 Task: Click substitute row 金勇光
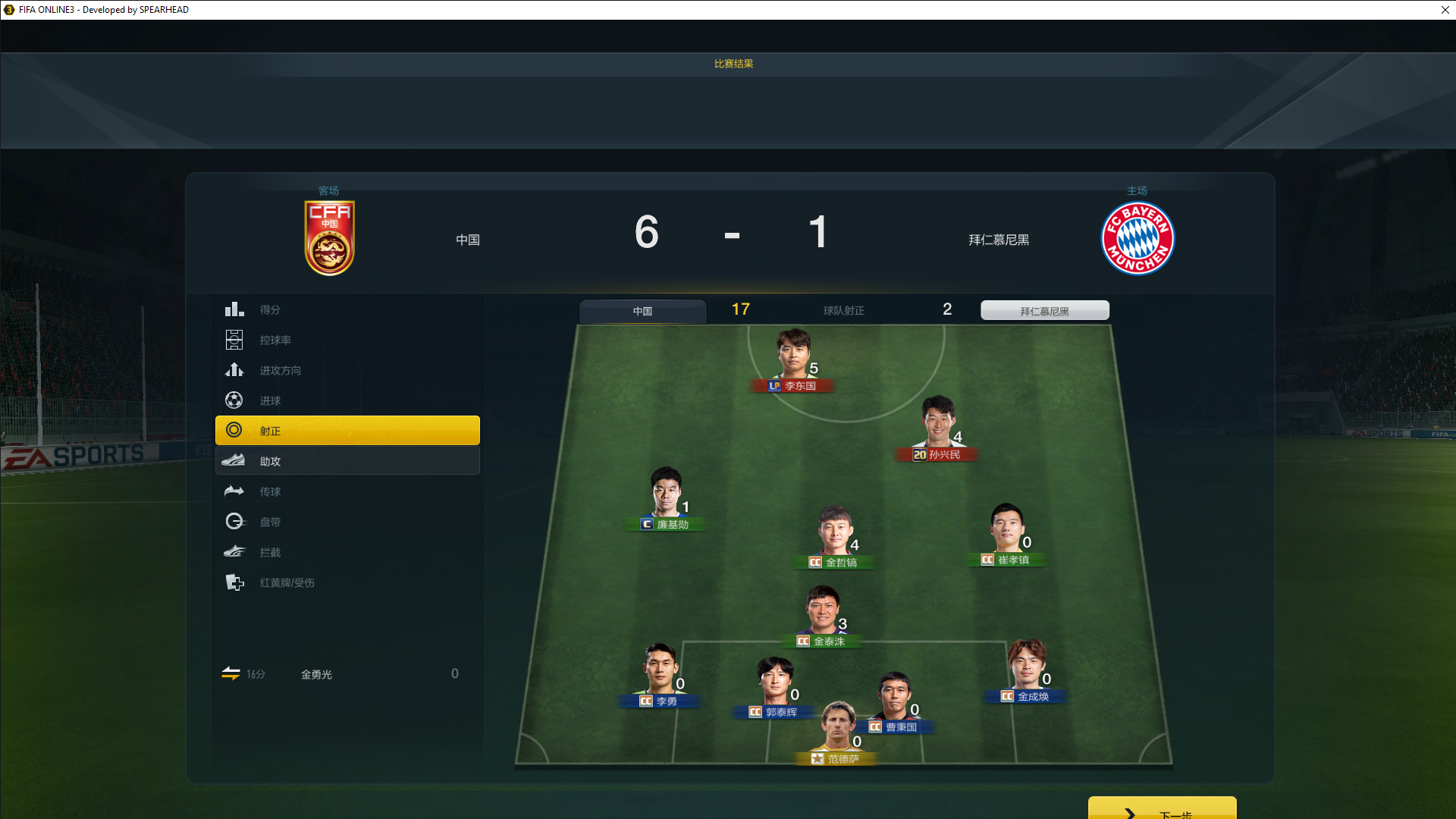coord(340,674)
